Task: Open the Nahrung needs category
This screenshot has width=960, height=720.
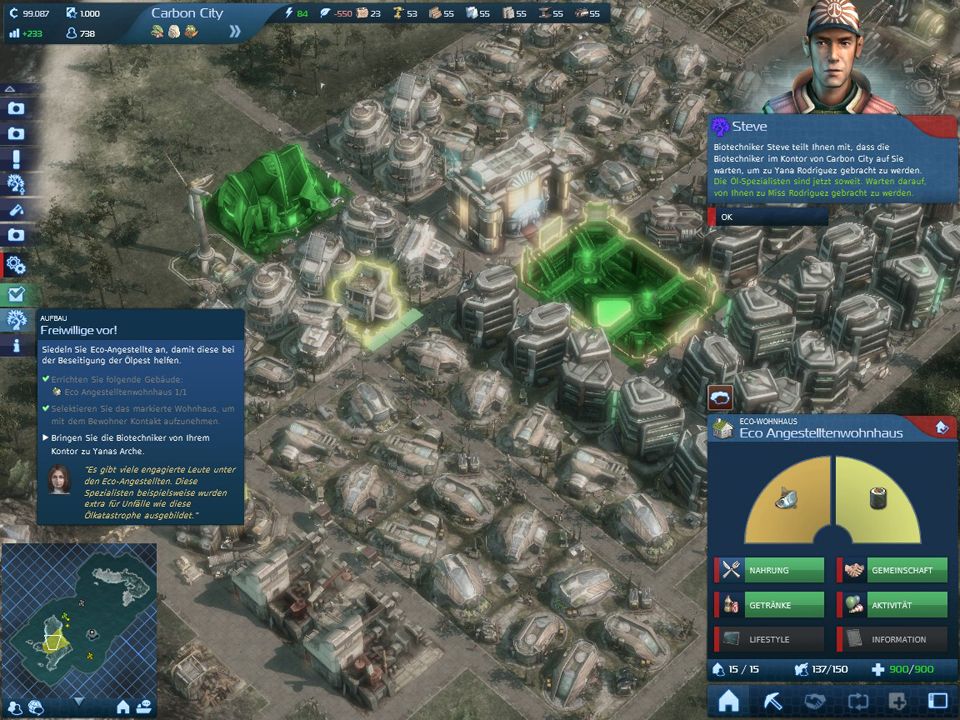Action: click(770, 570)
